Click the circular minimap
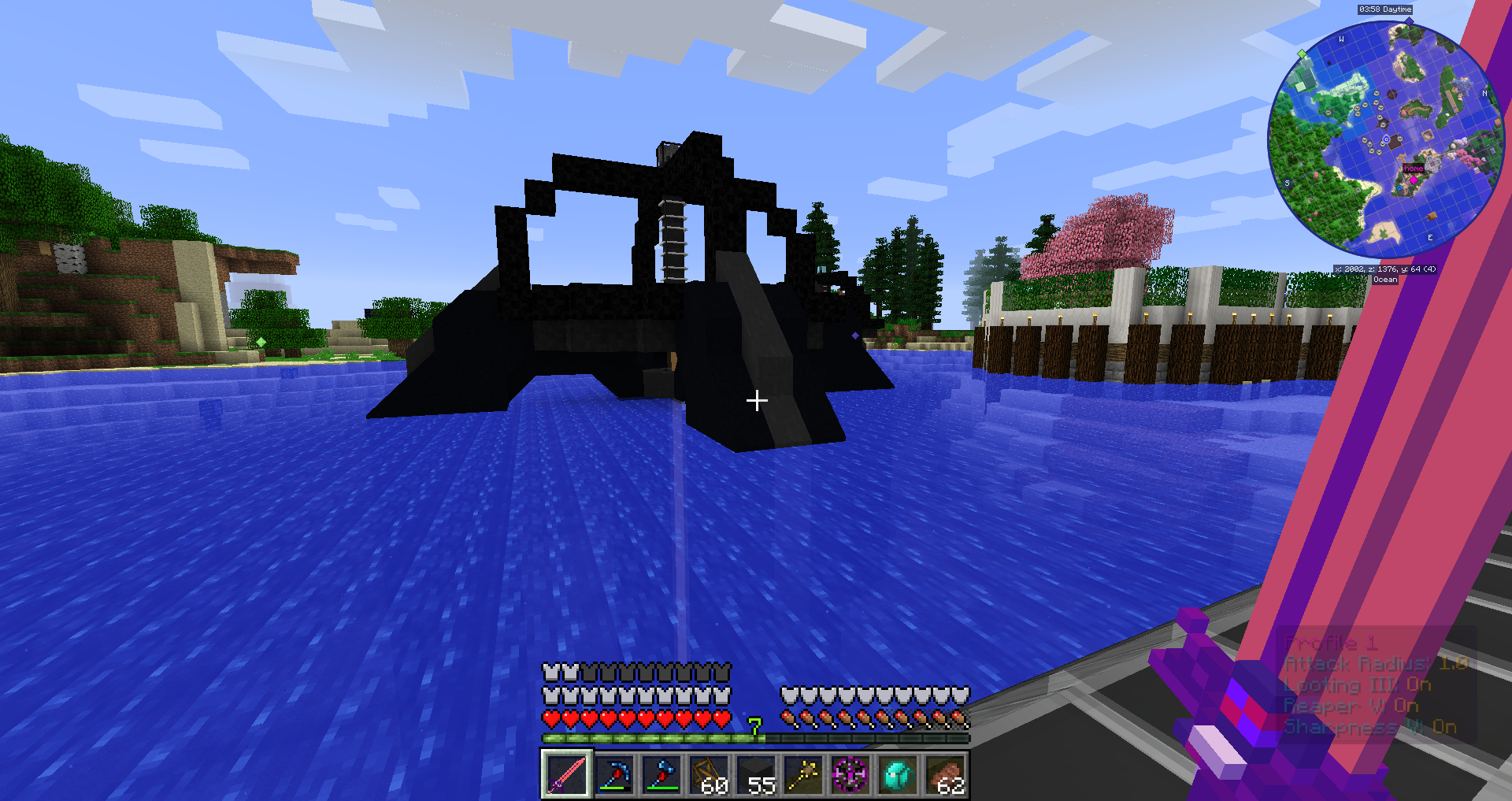Screen dimensions: 1512x801 pyautogui.click(x=1385, y=139)
